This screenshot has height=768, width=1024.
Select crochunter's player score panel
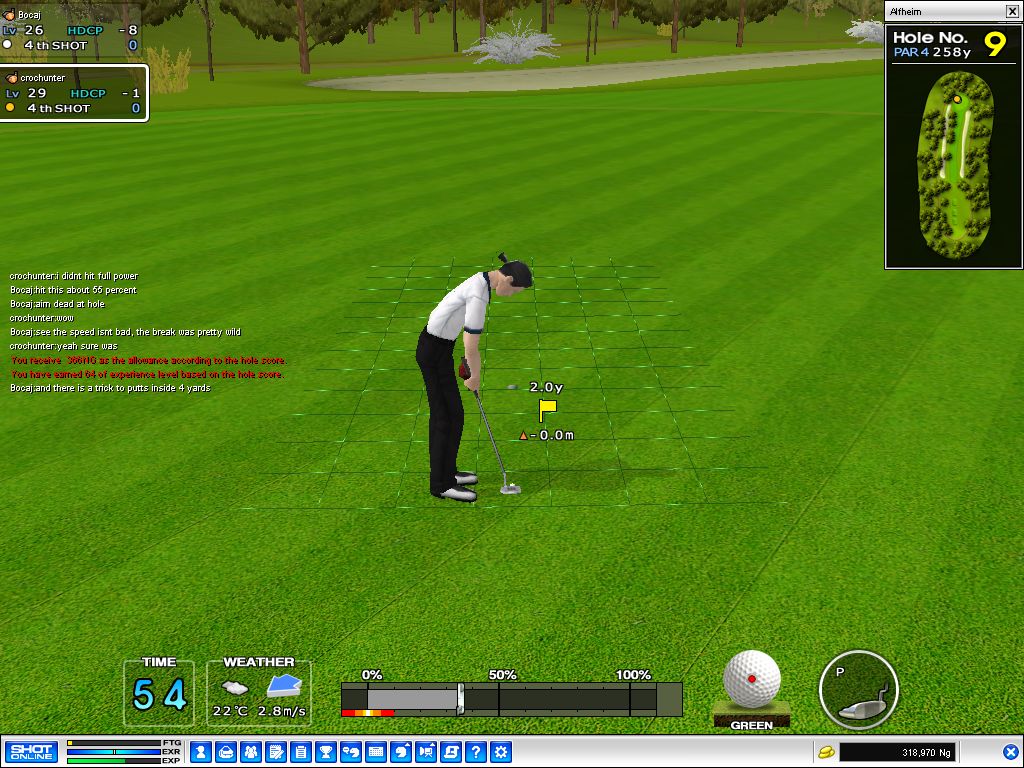click(74, 93)
